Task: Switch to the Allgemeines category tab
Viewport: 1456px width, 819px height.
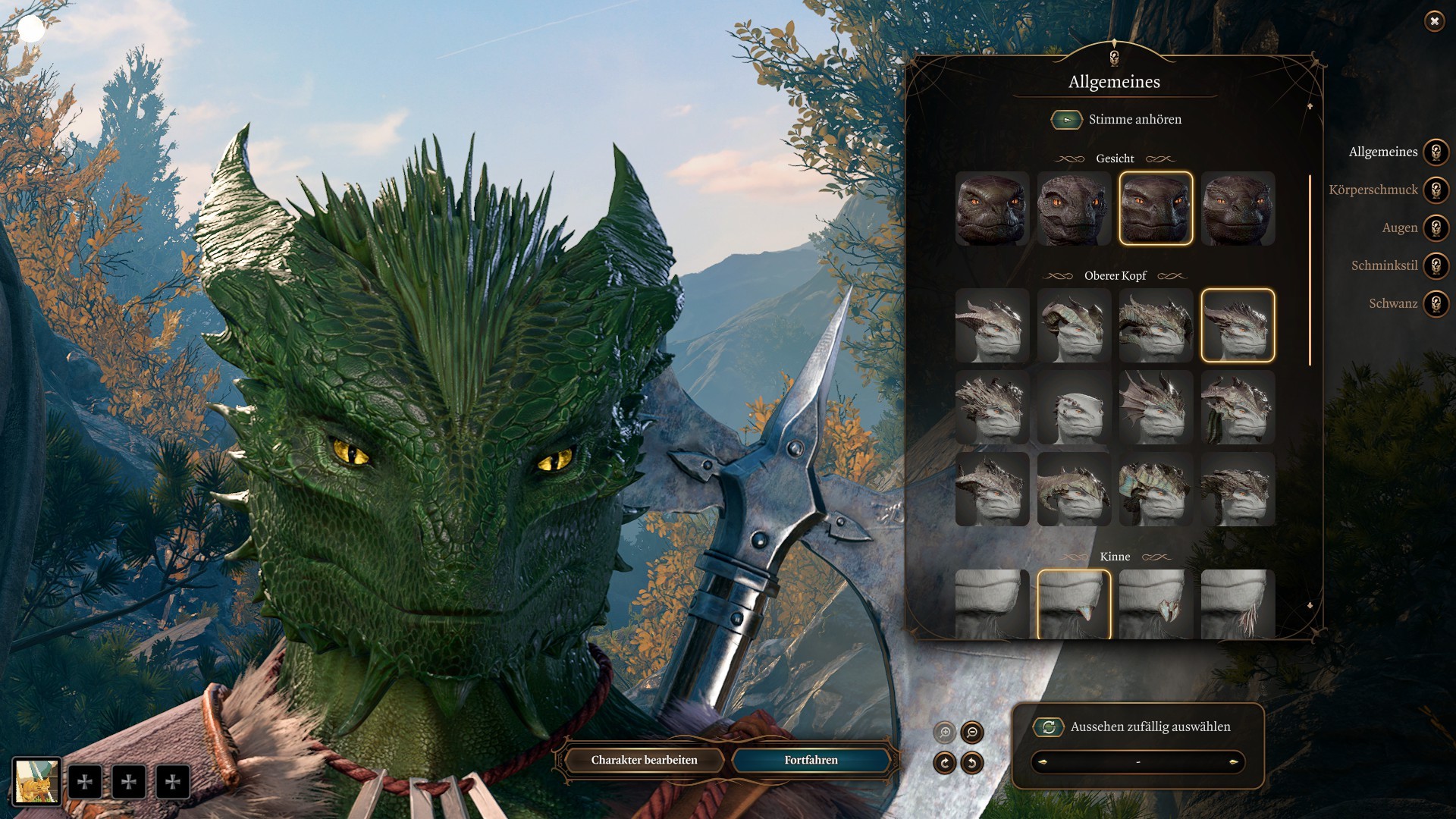Action: pyautogui.click(x=1382, y=152)
